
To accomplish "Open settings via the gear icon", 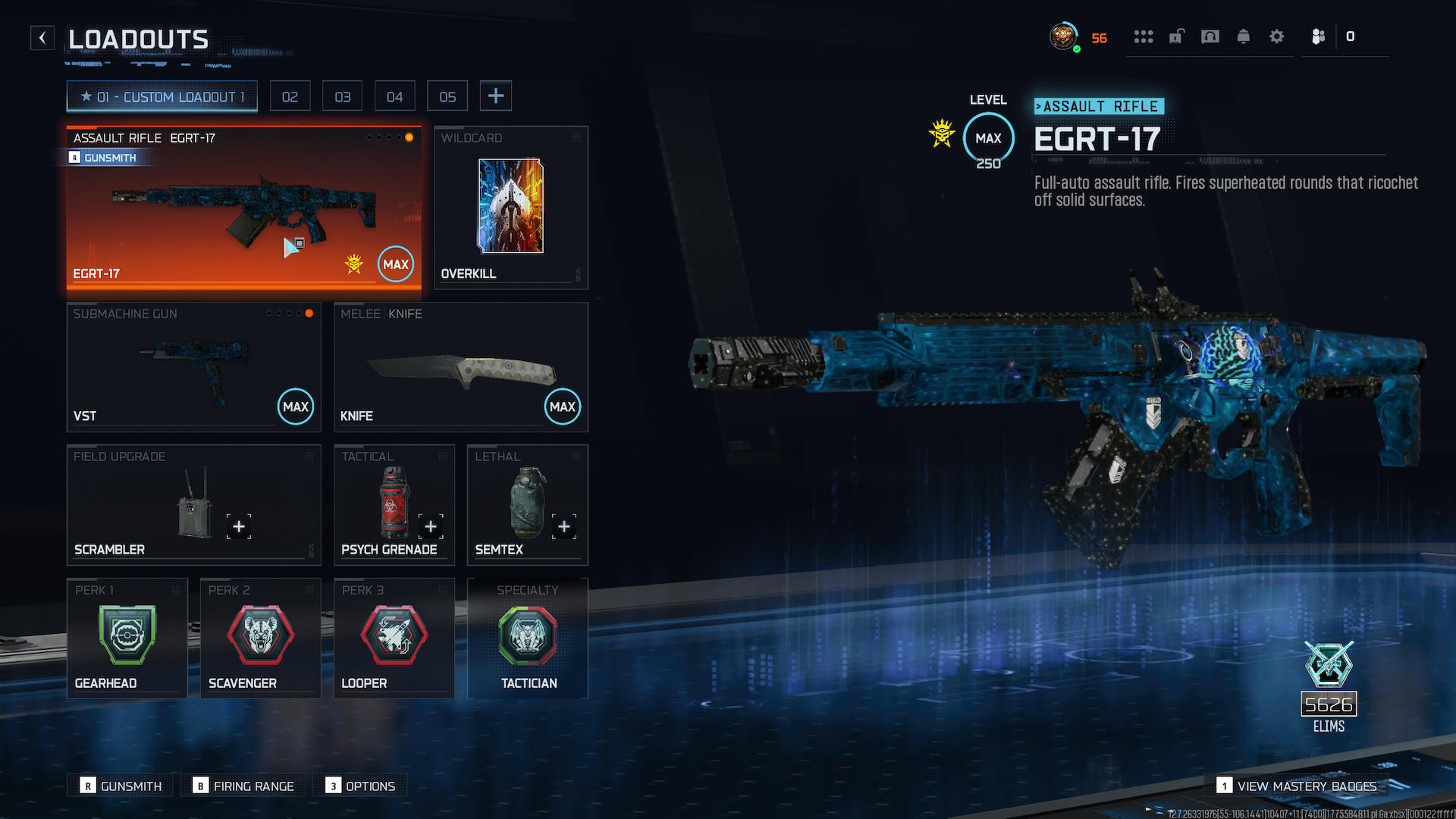I will (1277, 36).
